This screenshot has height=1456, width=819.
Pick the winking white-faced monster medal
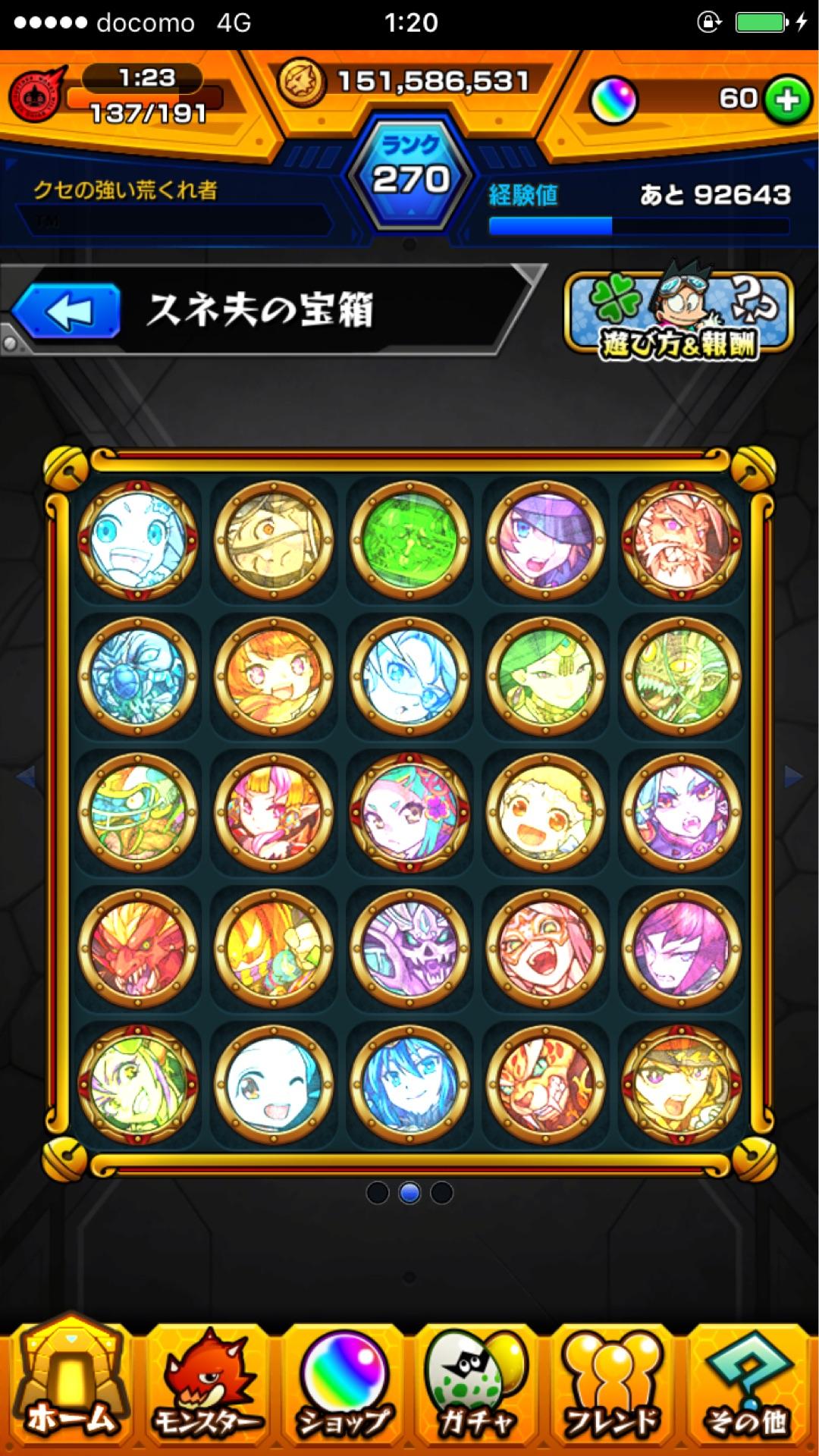click(274, 1084)
